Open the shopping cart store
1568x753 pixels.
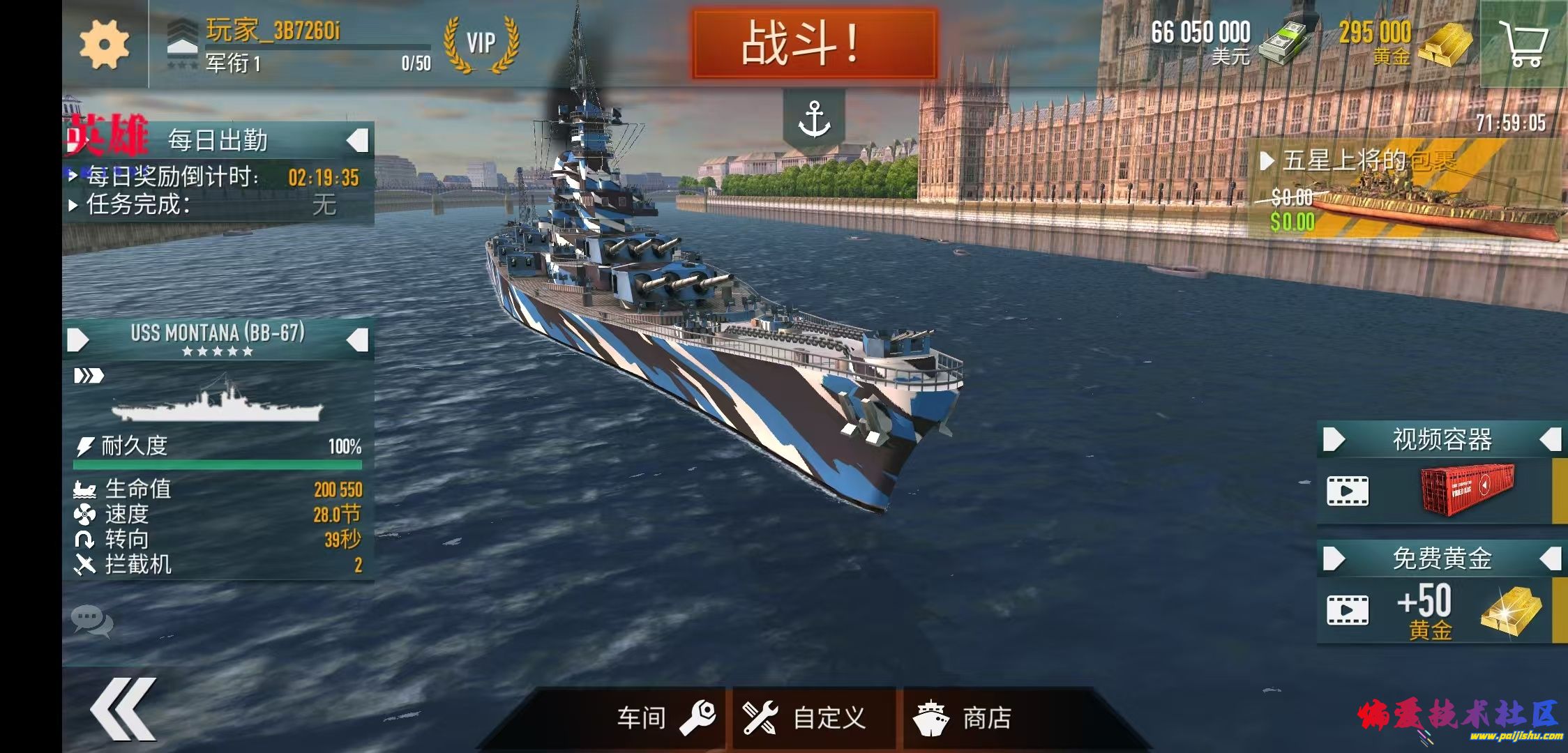pyautogui.click(x=1524, y=43)
